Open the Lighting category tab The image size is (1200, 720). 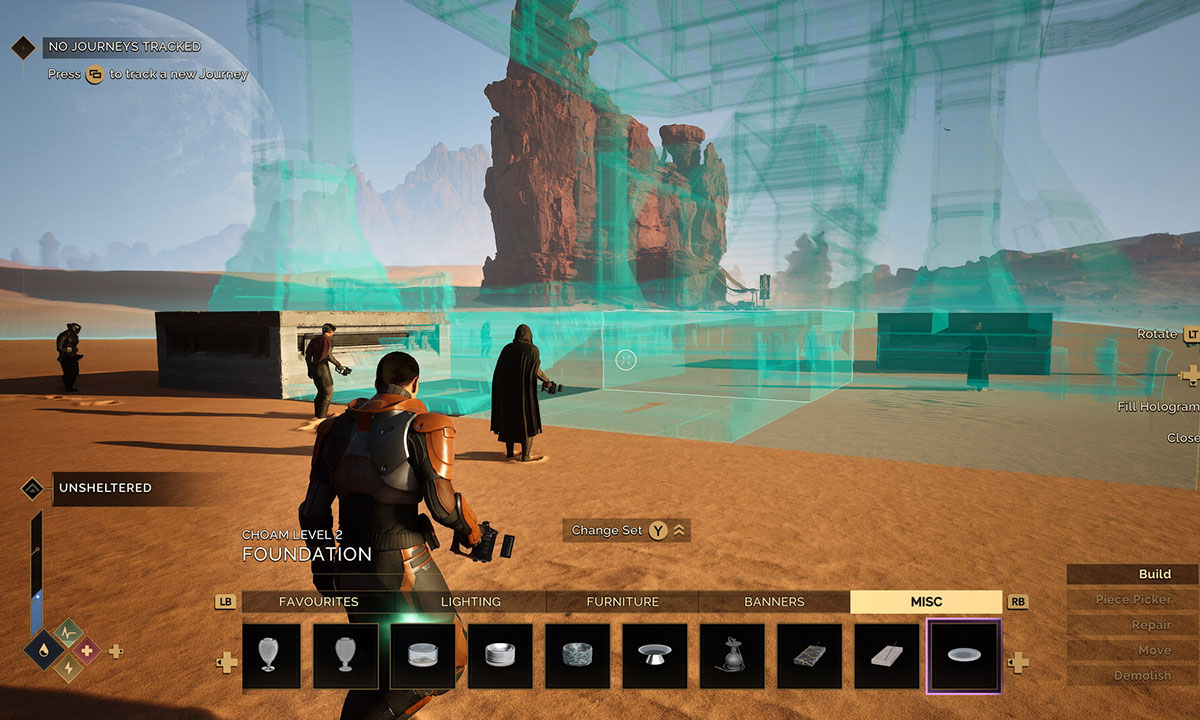(x=471, y=602)
